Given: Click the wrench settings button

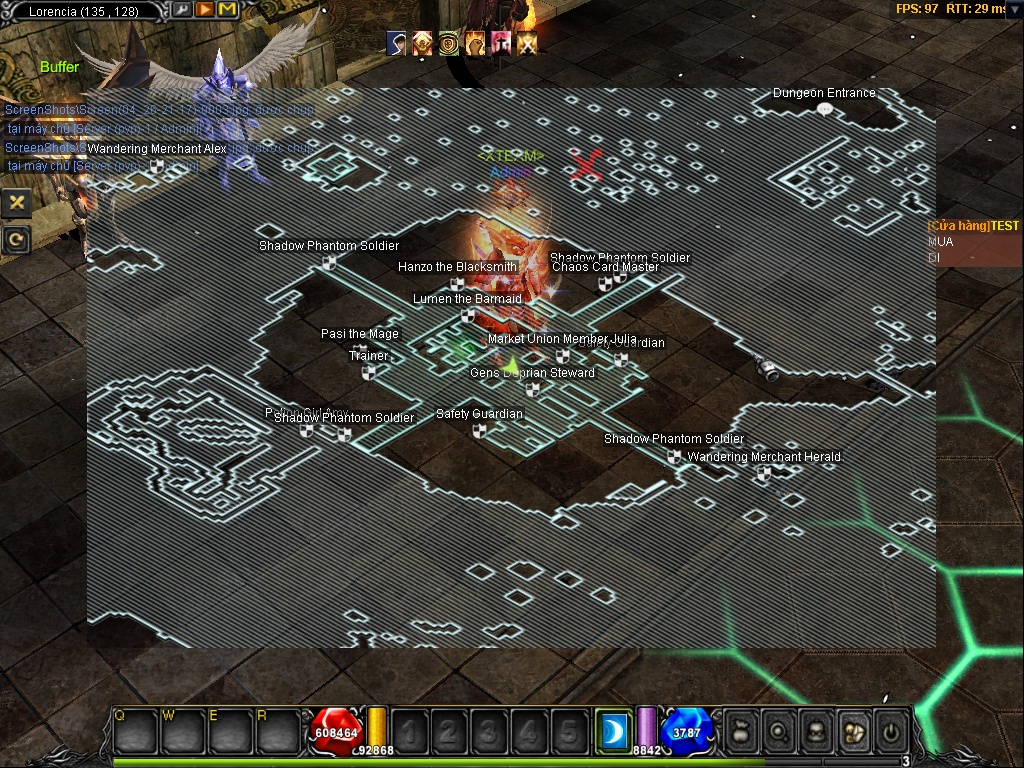Looking at the screenshot, I should (x=182, y=10).
